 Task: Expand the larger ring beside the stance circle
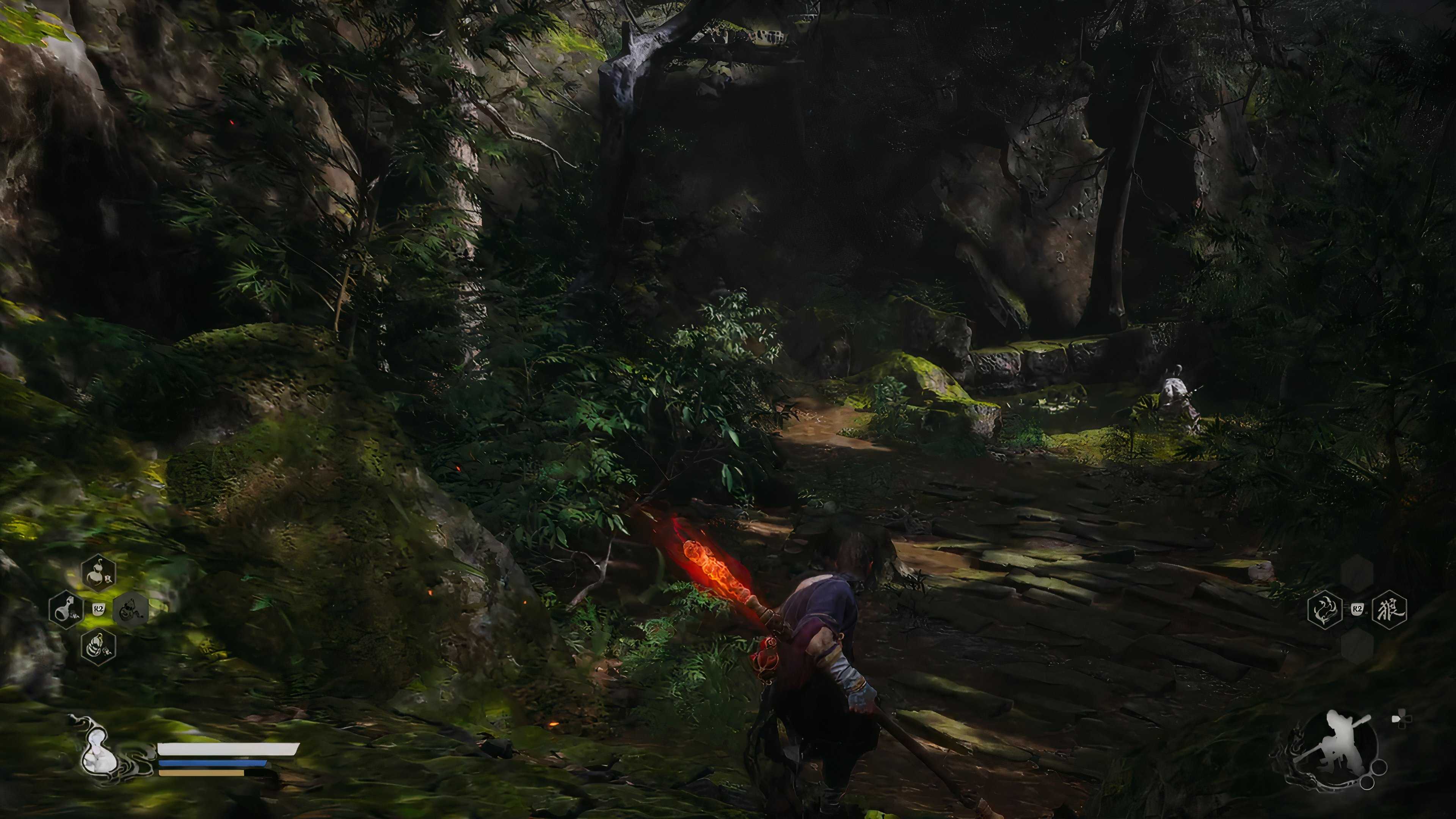(1380, 767)
